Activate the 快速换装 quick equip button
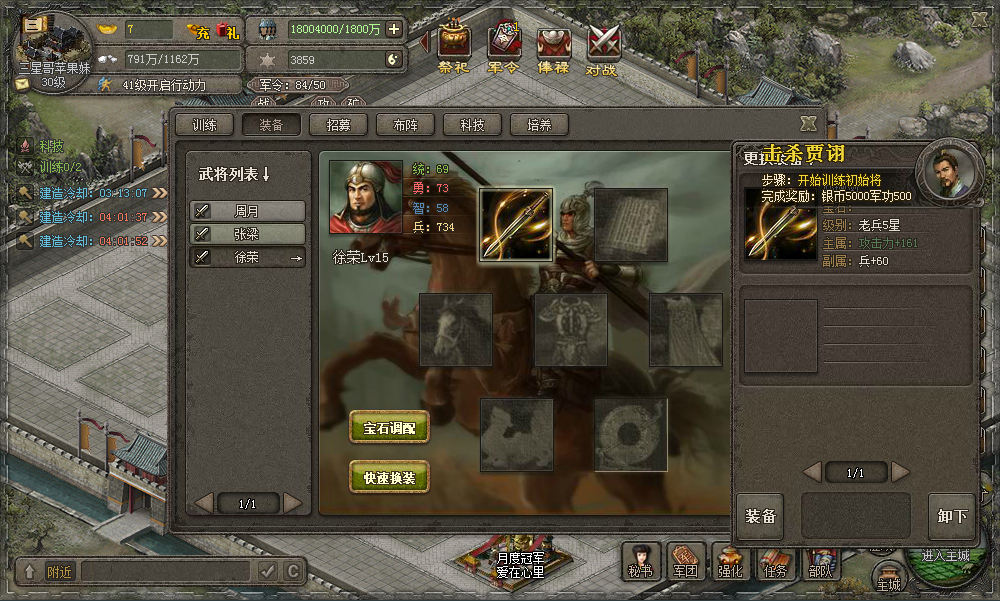This screenshot has width=1000, height=601. [389, 477]
